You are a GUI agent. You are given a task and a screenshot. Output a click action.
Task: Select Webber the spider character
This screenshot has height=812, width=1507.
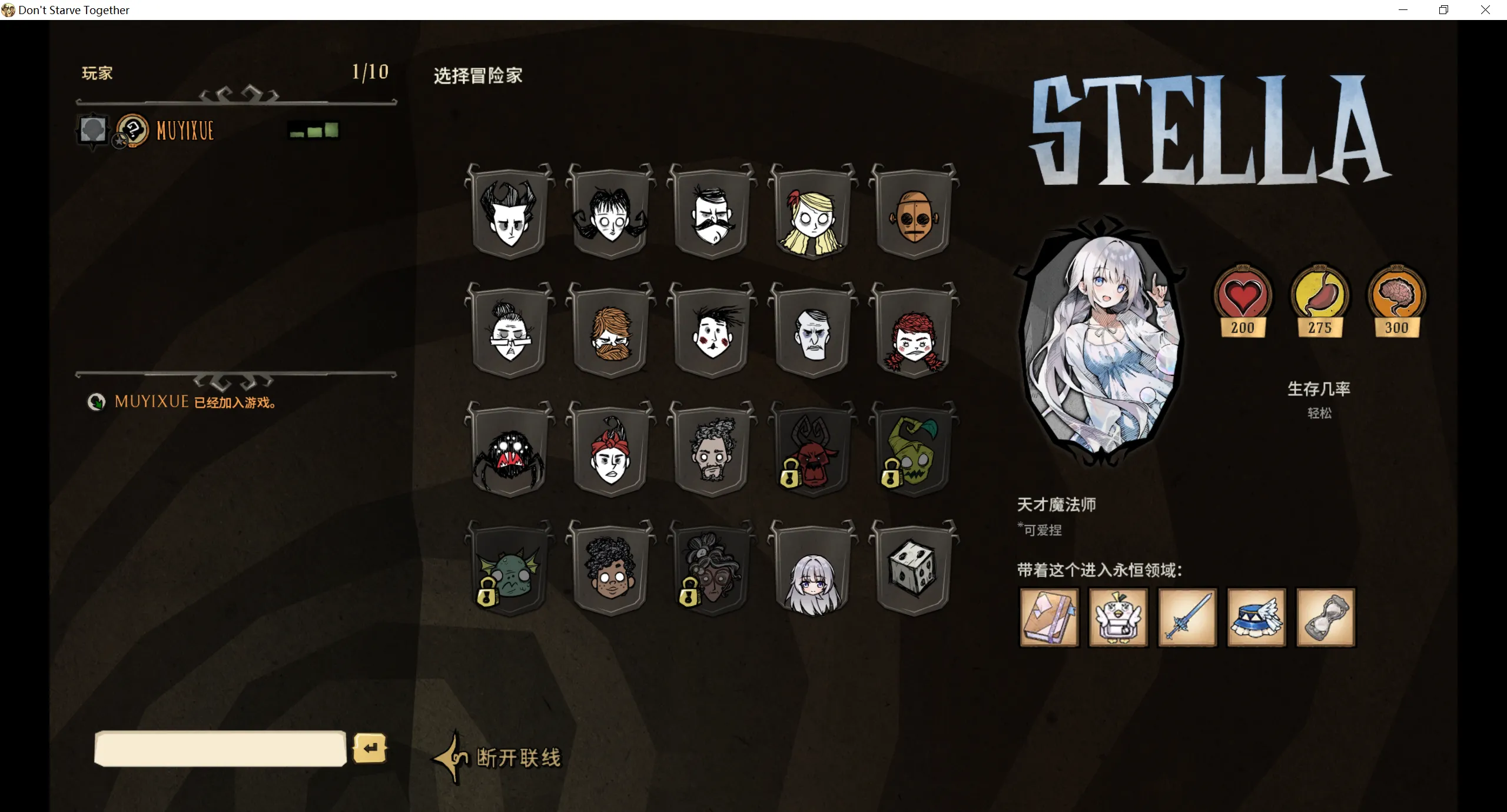(x=510, y=451)
